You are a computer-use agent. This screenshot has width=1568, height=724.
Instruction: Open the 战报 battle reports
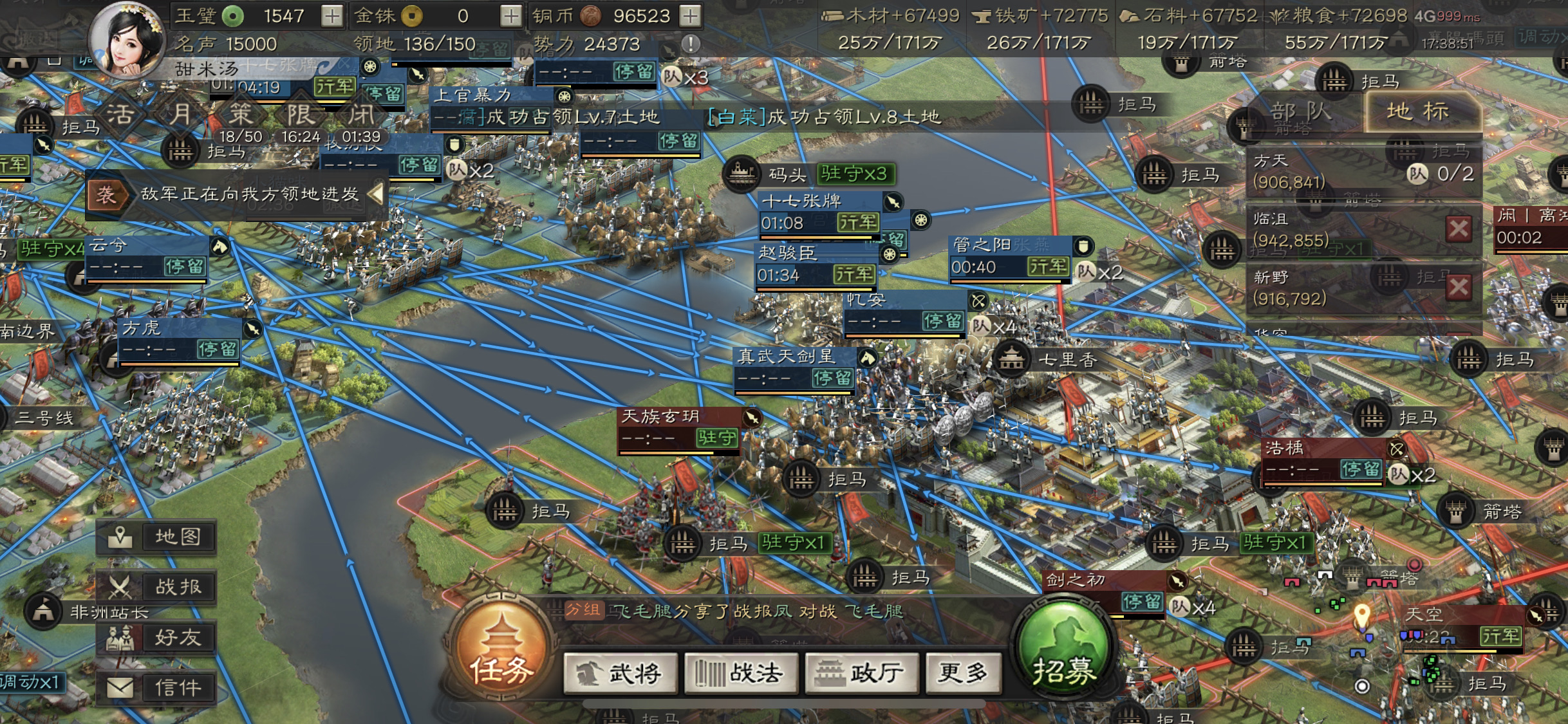tap(155, 587)
